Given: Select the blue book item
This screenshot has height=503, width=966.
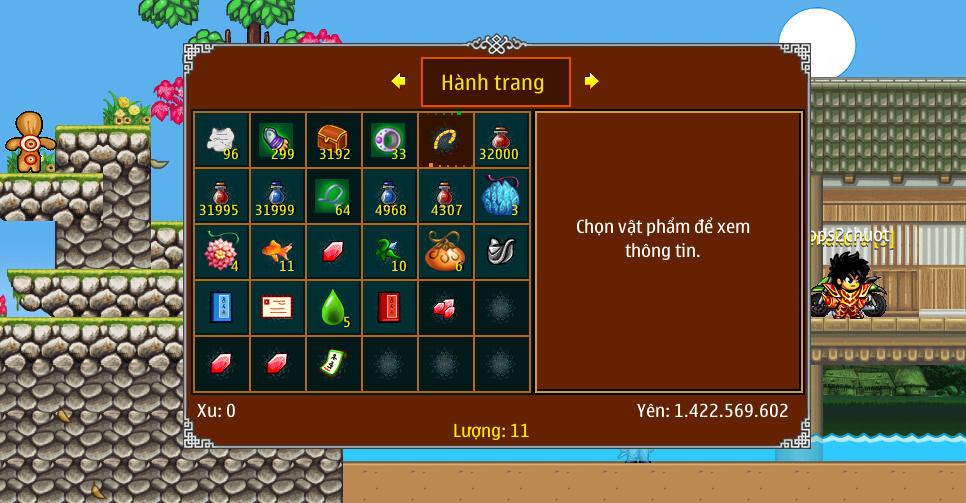Looking at the screenshot, I should pos(222,307).
